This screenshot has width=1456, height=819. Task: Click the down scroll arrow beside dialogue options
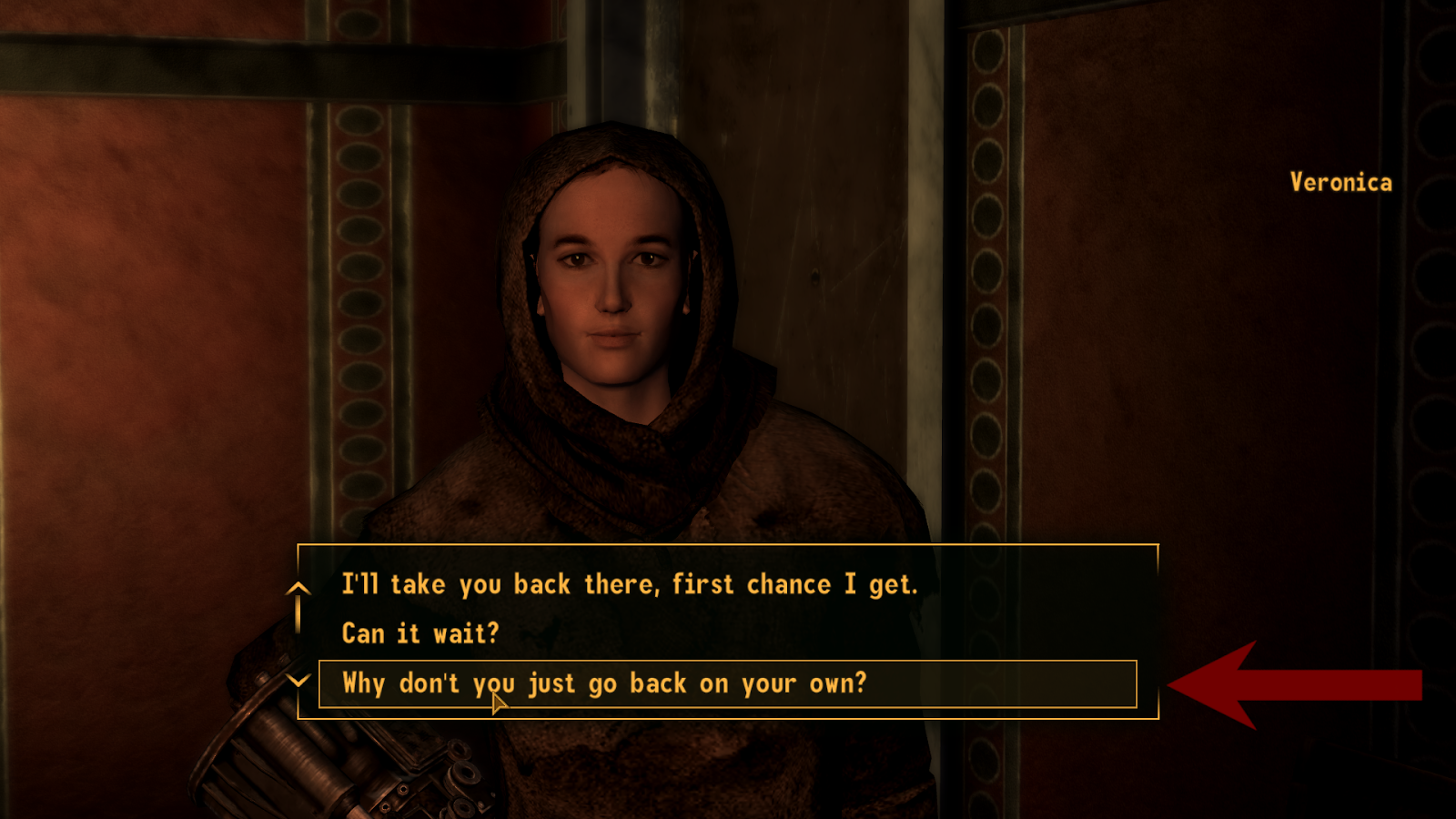pyautogui.click(x=298, y=681)
